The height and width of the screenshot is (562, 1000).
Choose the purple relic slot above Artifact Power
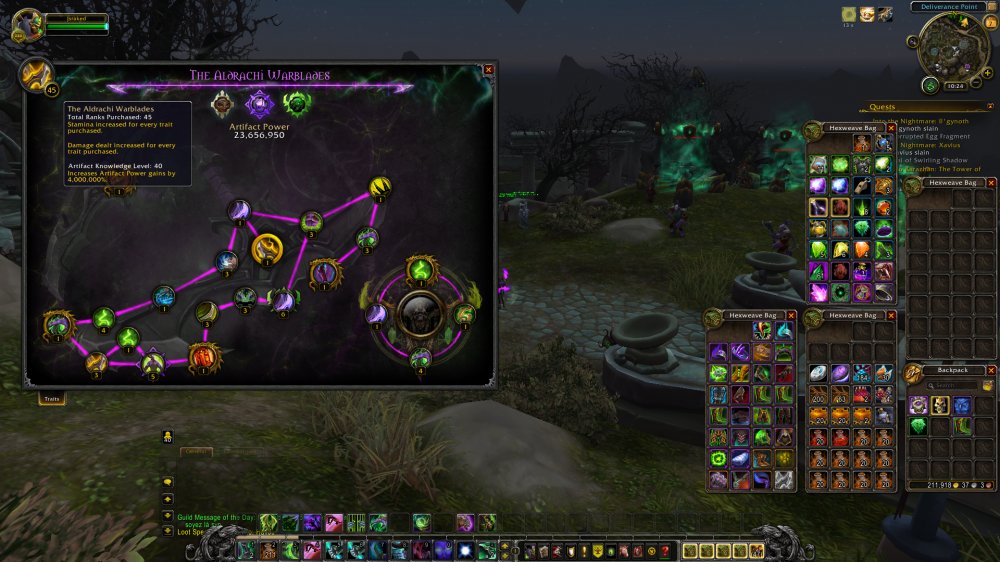pyautogui.click(x=261, y=104)
